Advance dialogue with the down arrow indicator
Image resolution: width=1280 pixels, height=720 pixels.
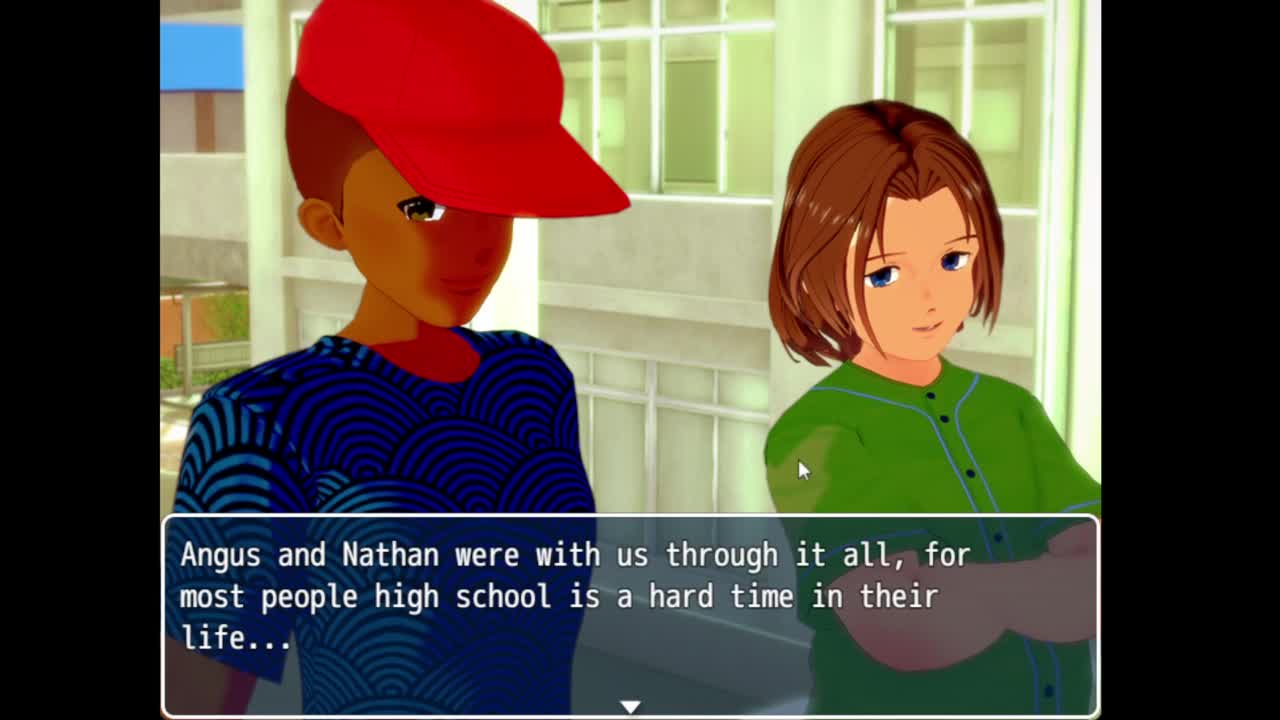click(x=629, y=706)
